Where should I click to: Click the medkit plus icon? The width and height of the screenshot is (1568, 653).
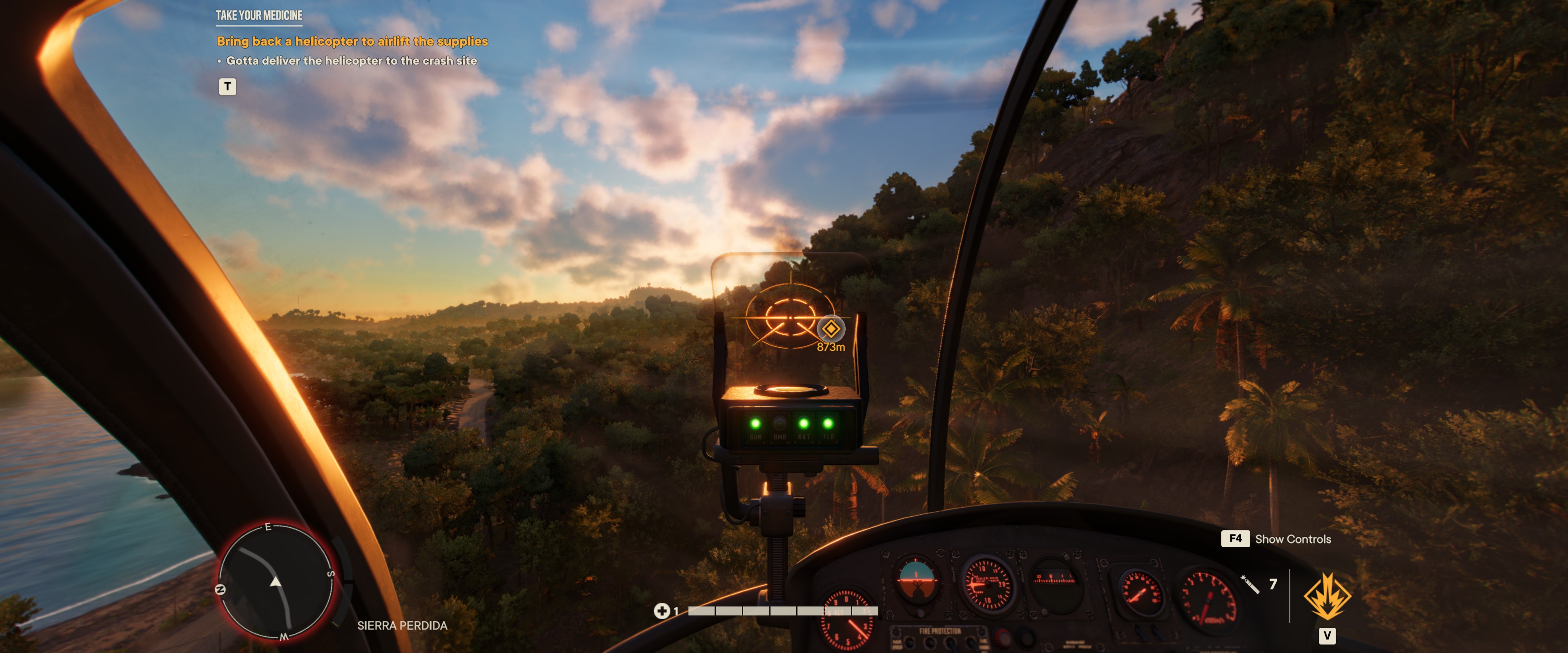point(661,611)
